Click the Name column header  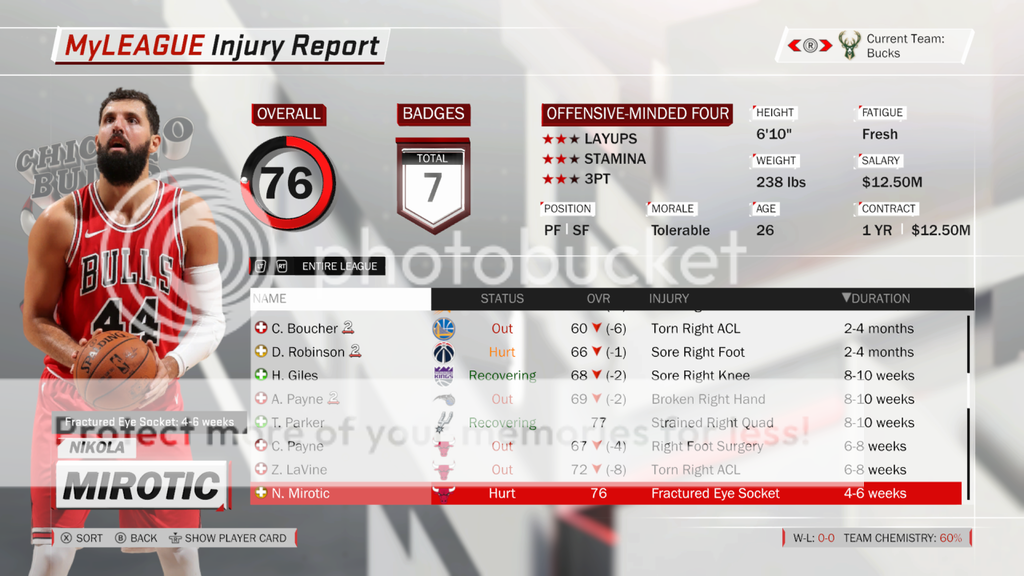[x=270, y=298]
